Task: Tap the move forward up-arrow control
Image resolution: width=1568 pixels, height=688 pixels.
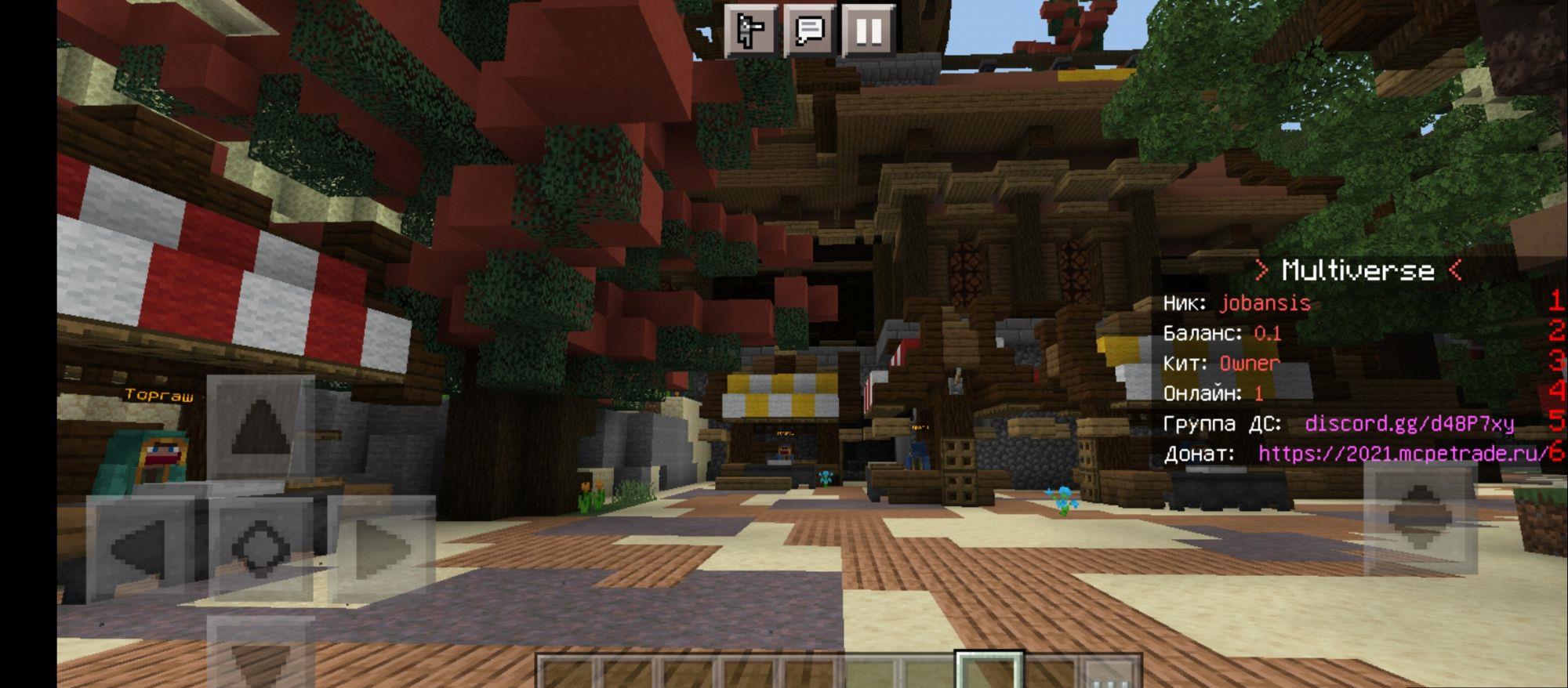Action: click(x=260, y=426)
